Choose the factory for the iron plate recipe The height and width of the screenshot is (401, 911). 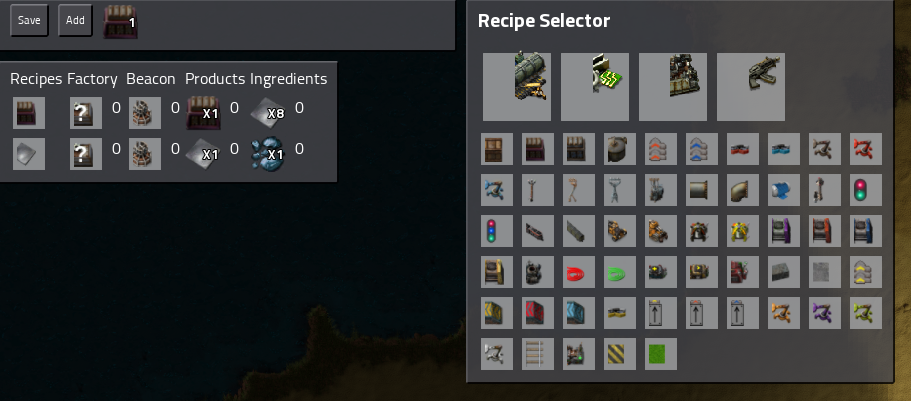(x=86, y=154)
